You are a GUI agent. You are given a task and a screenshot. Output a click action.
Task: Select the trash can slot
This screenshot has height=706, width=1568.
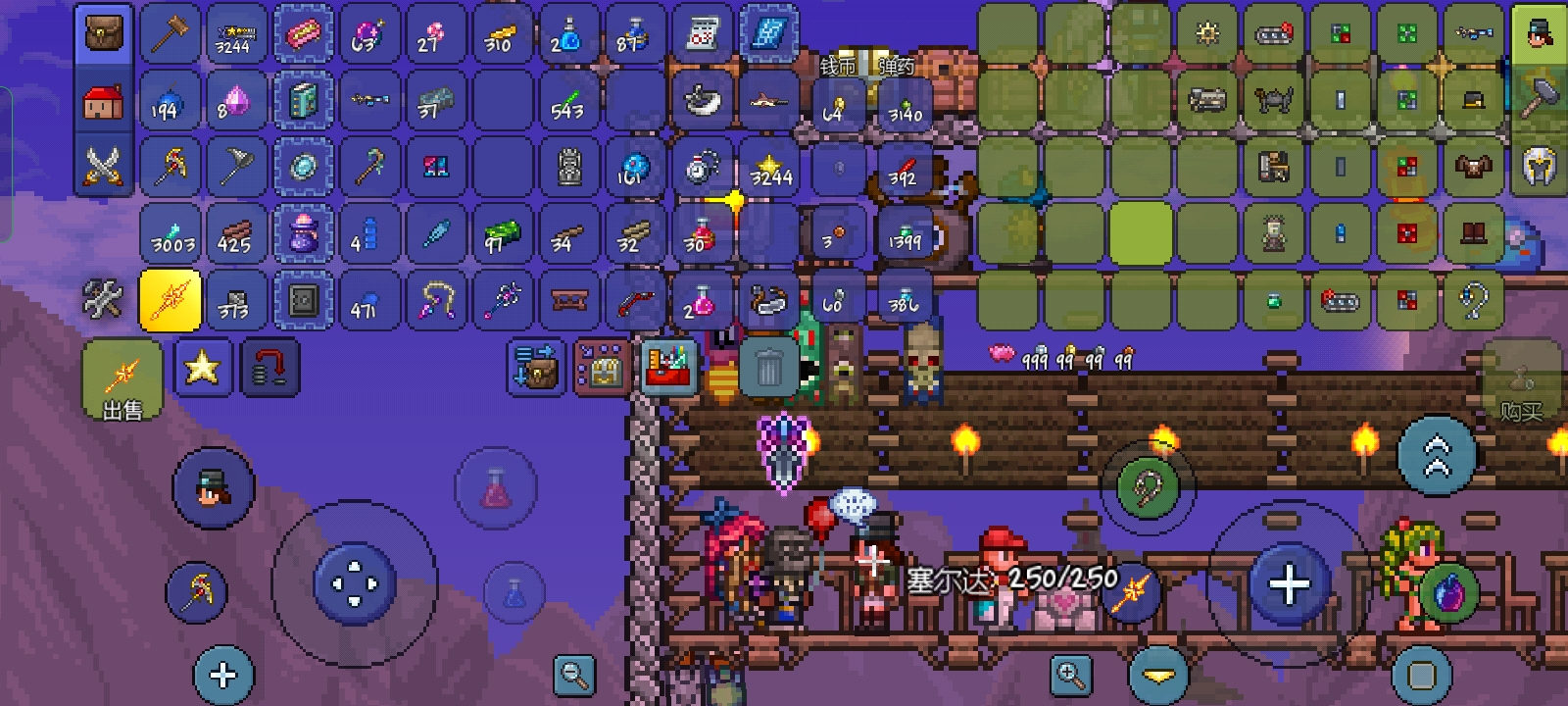click(768, 369)
